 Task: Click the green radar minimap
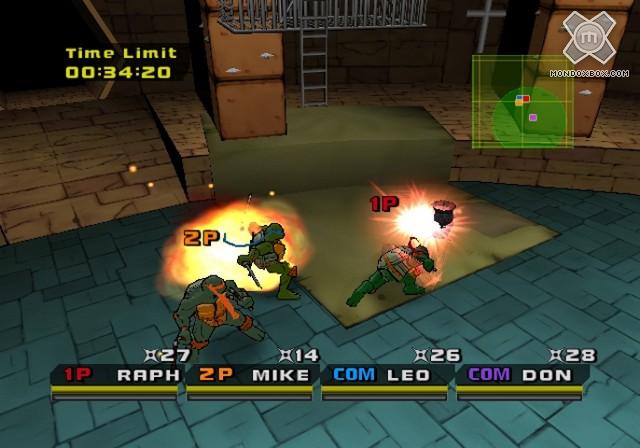pos(522,101)
